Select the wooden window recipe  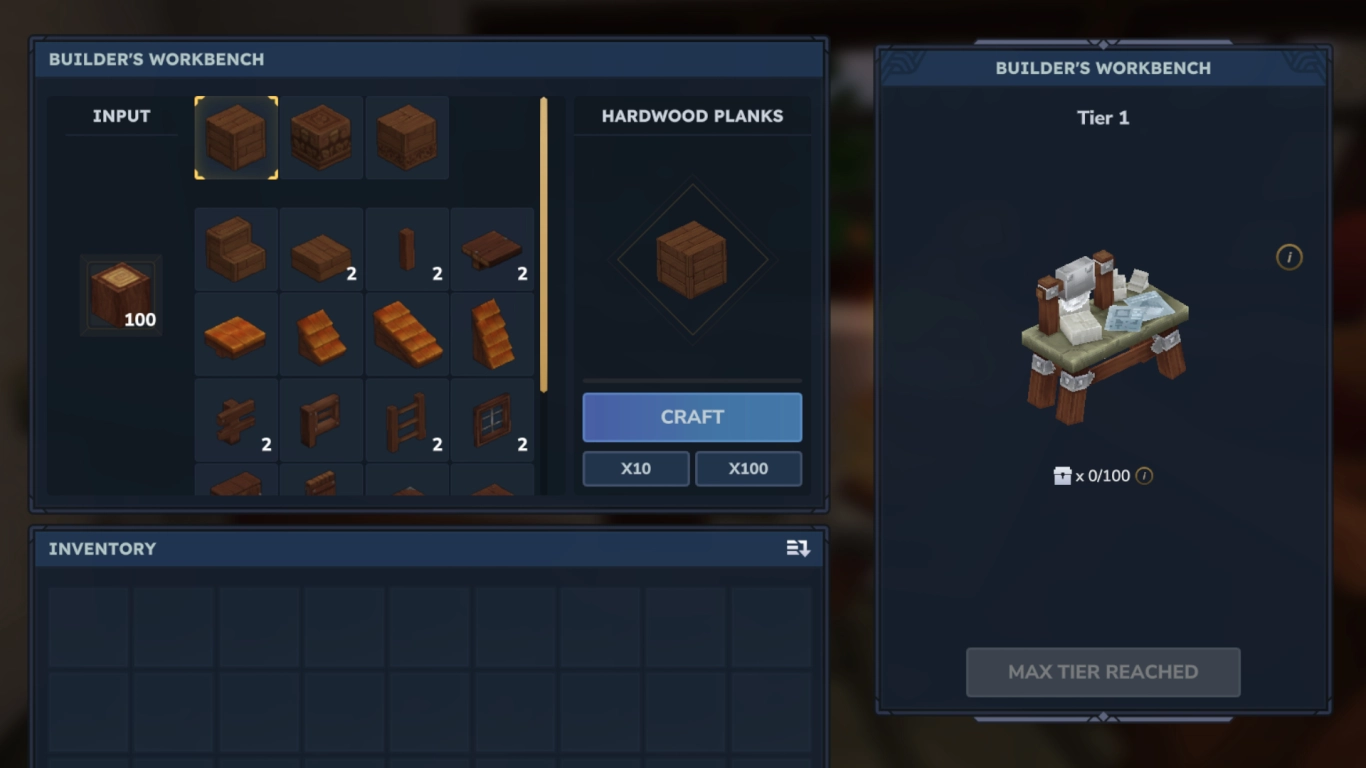click(492, 420)
